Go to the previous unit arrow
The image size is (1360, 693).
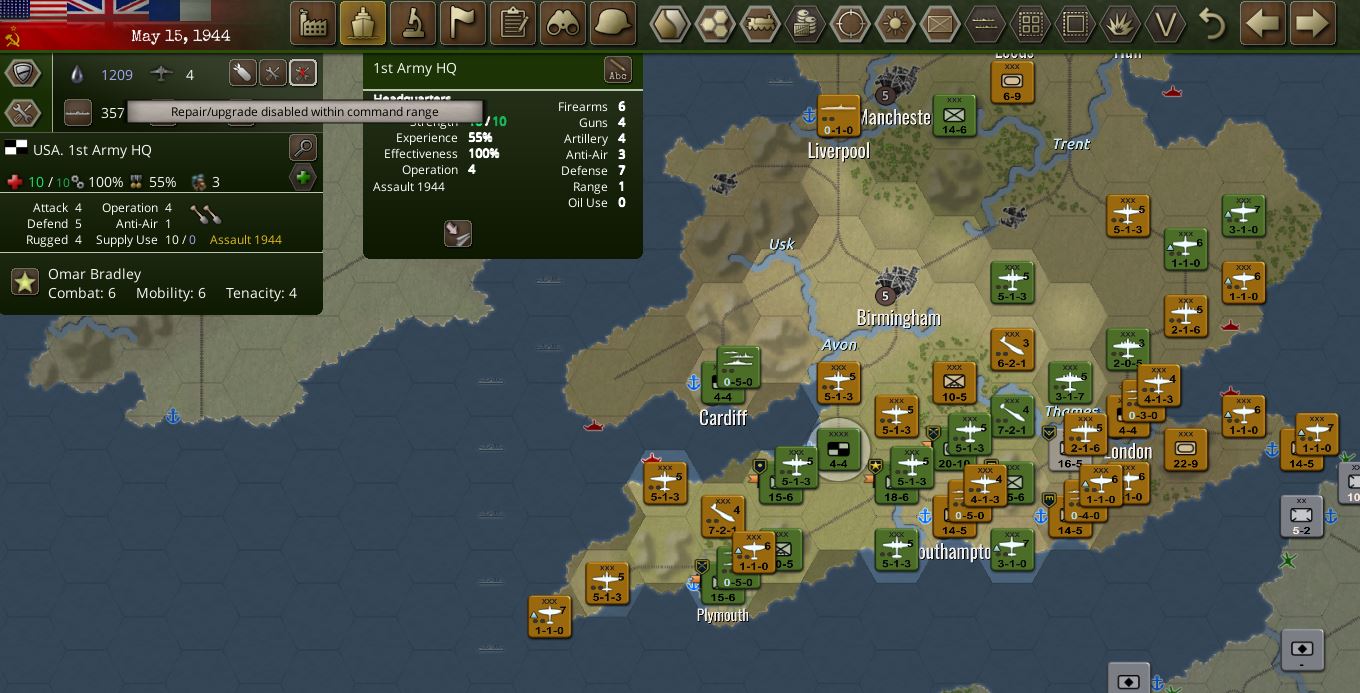coord(1263,23)
